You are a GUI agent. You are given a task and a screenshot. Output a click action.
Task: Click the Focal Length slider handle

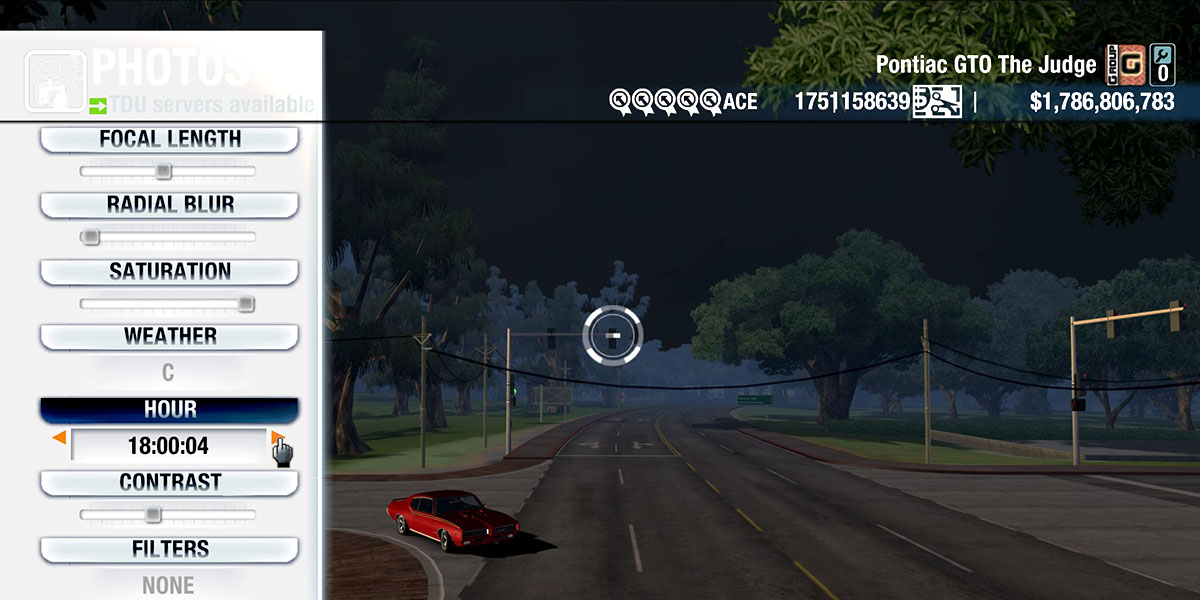163,172
